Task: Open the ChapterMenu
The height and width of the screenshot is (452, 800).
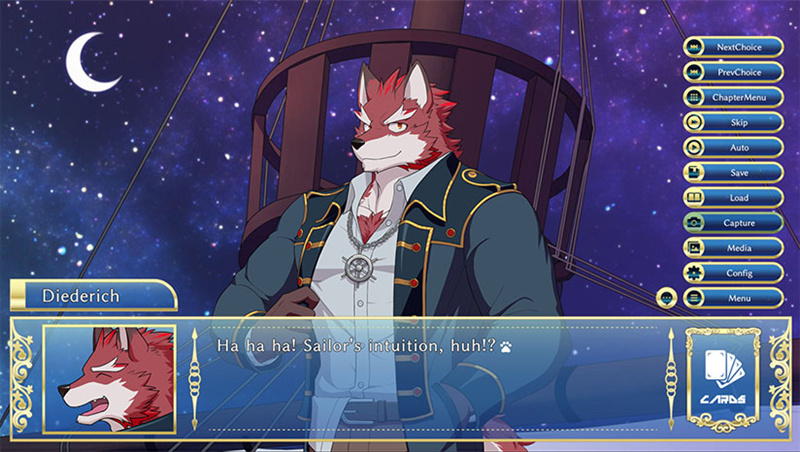Action: click(733, 97)
